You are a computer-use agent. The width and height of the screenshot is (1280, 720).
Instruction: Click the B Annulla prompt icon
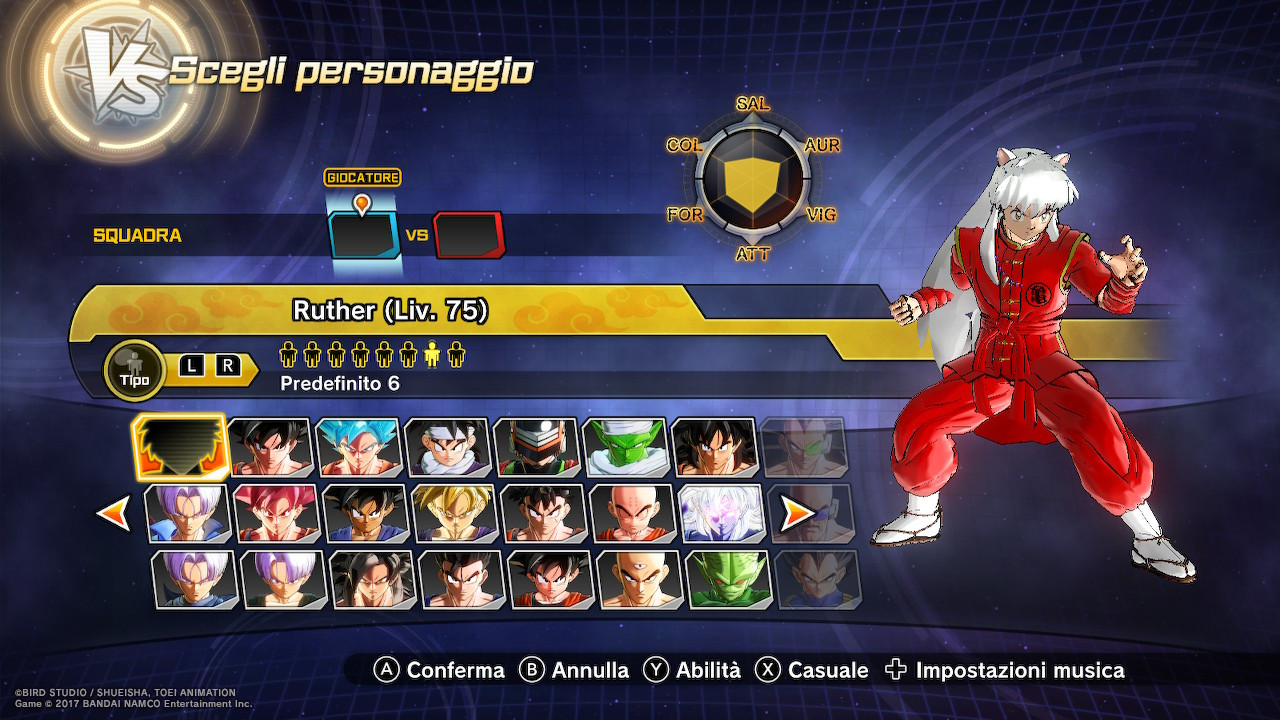point(531,670)
